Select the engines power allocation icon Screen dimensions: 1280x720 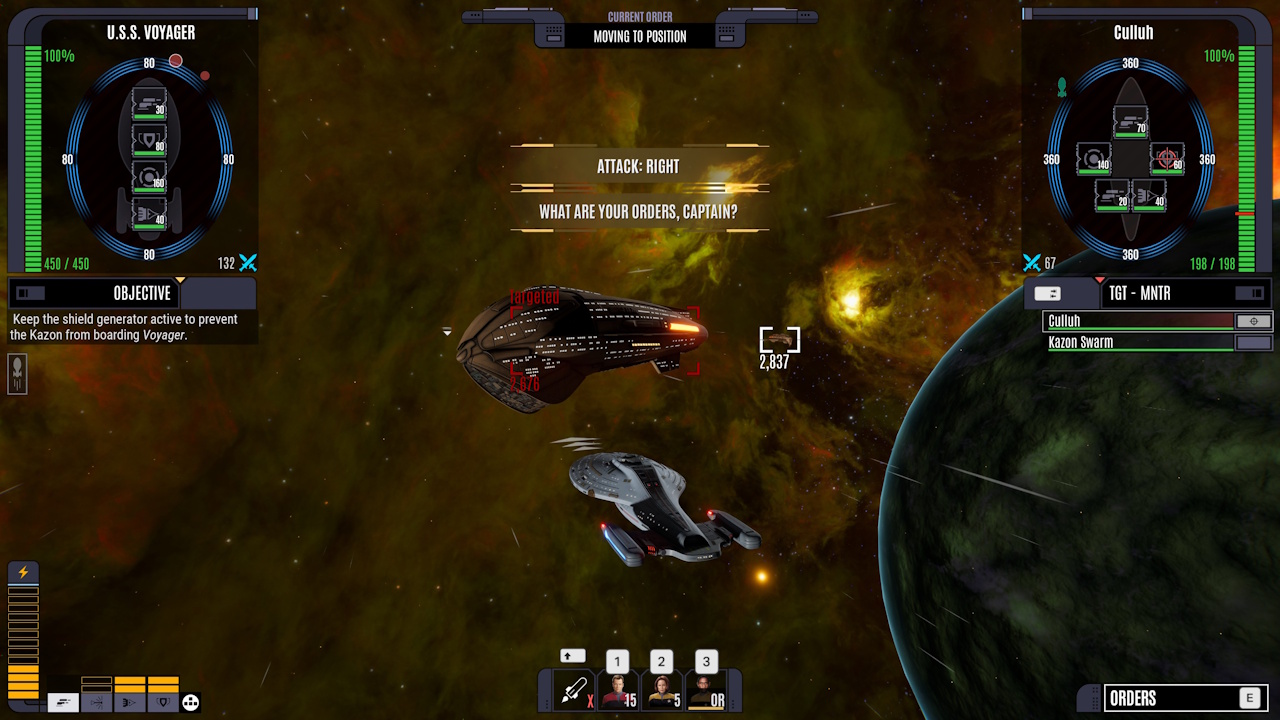tap(130, 702)
